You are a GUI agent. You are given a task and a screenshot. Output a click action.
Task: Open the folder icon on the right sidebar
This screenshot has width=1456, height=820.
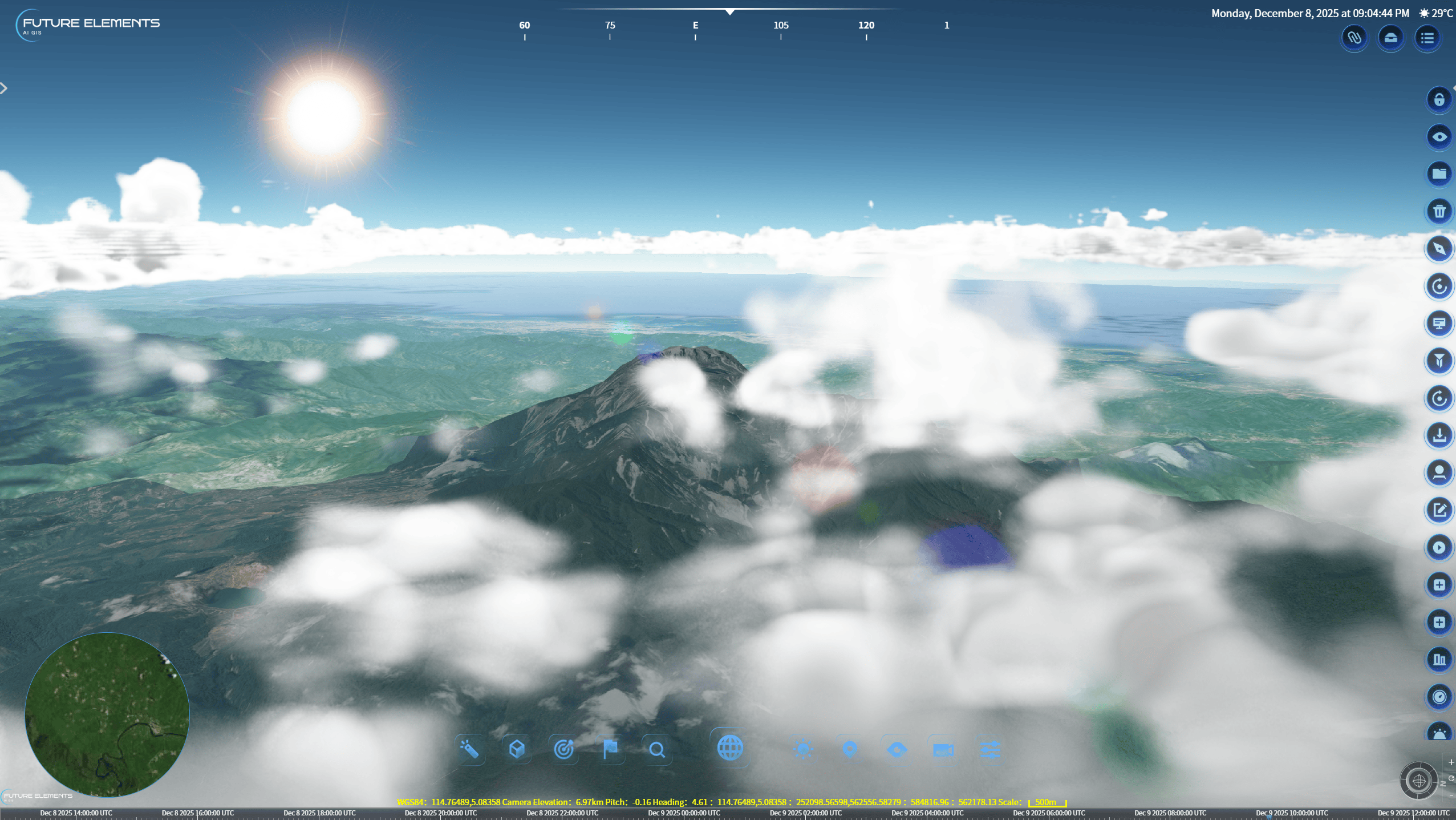click(x=1439, y=173)
